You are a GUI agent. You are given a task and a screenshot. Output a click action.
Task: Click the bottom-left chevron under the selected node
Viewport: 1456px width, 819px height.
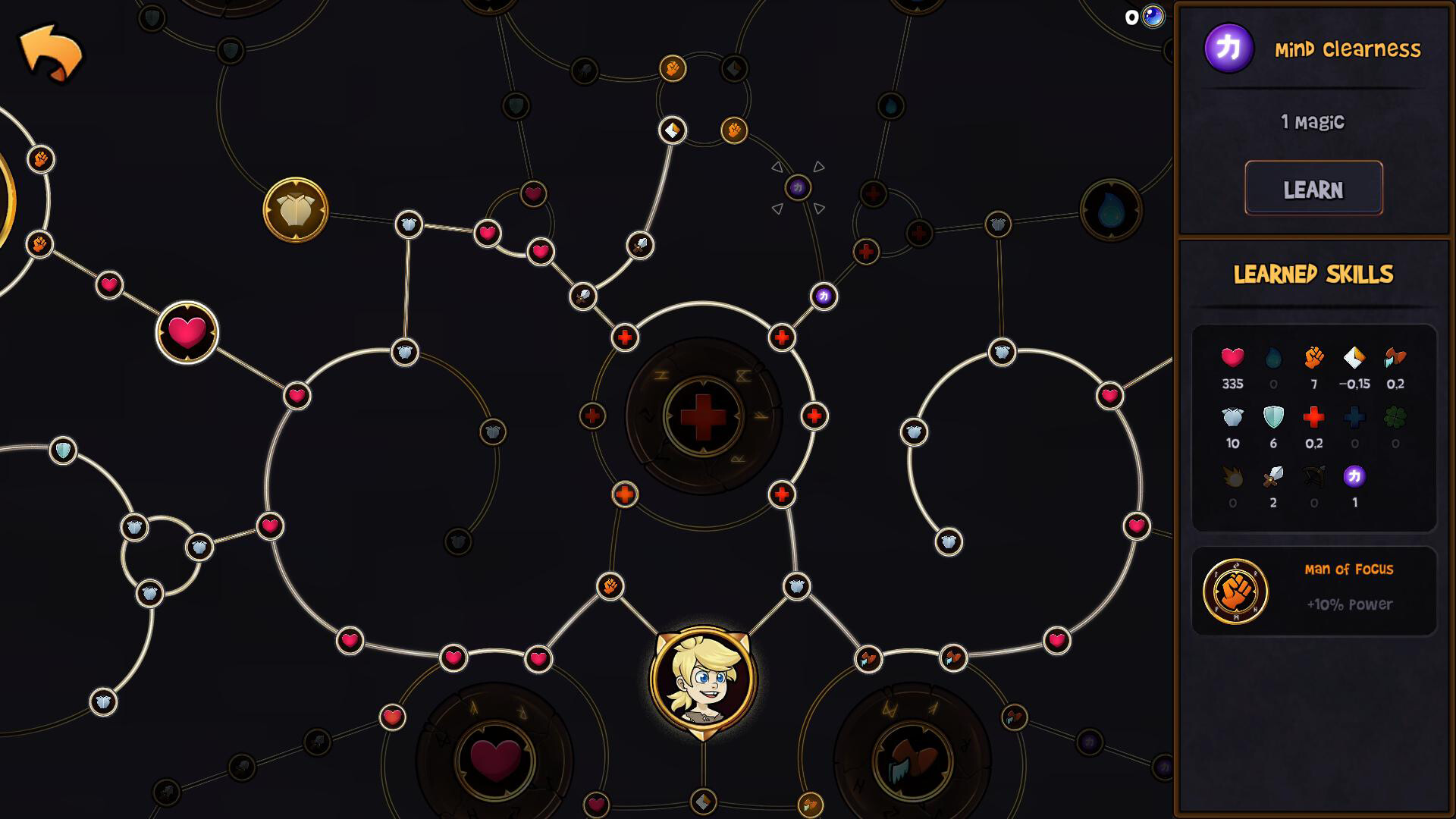778,209
